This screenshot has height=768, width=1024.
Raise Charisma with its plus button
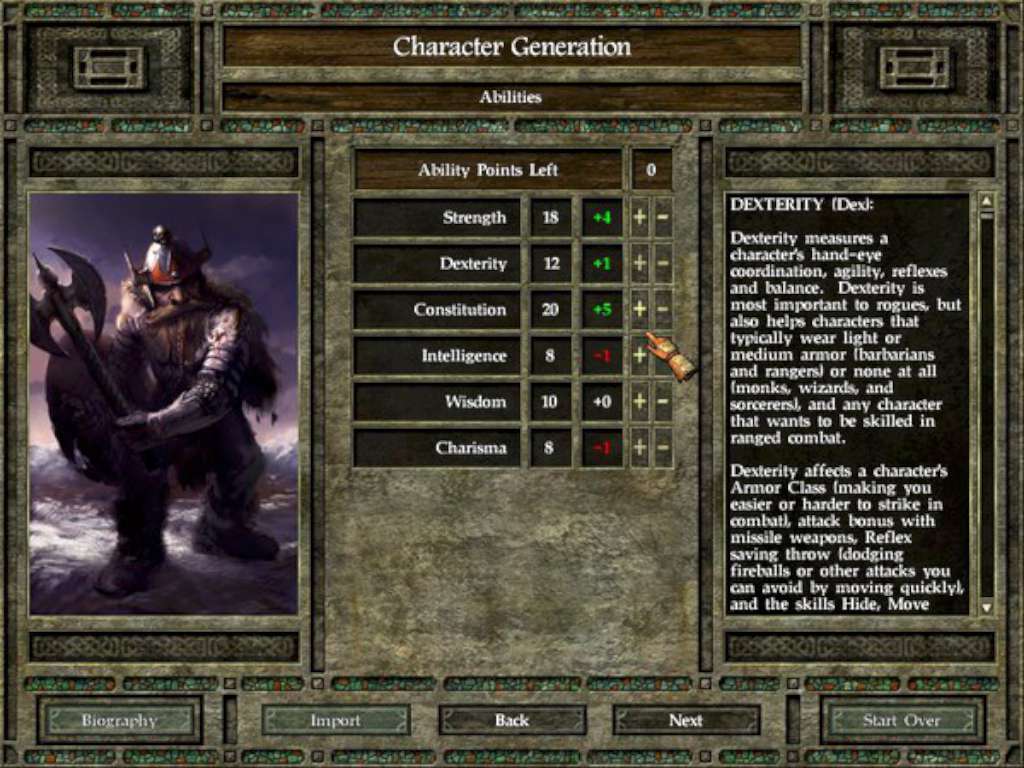640,448
